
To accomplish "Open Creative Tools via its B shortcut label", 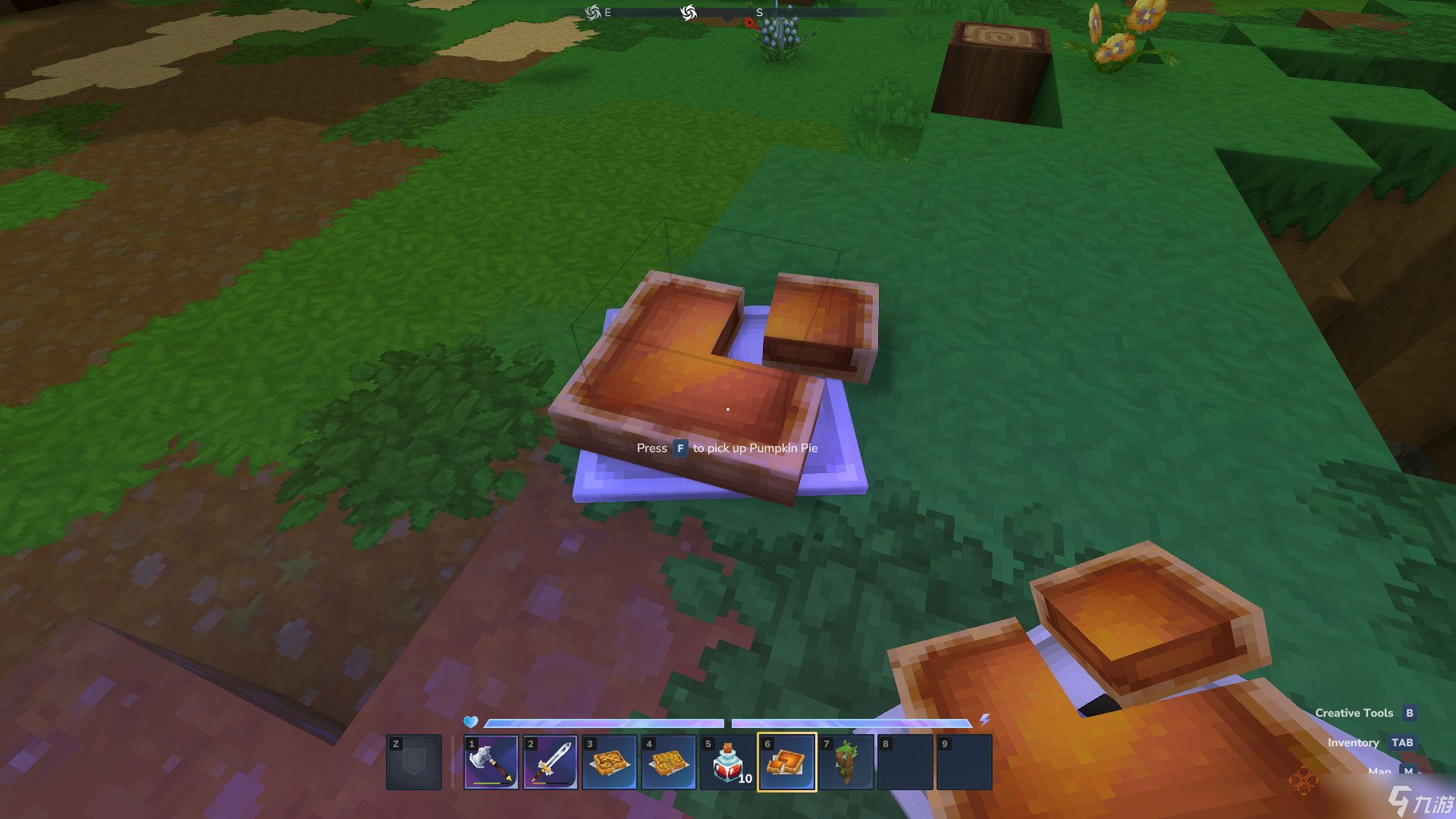I will tap(1409, 713).
